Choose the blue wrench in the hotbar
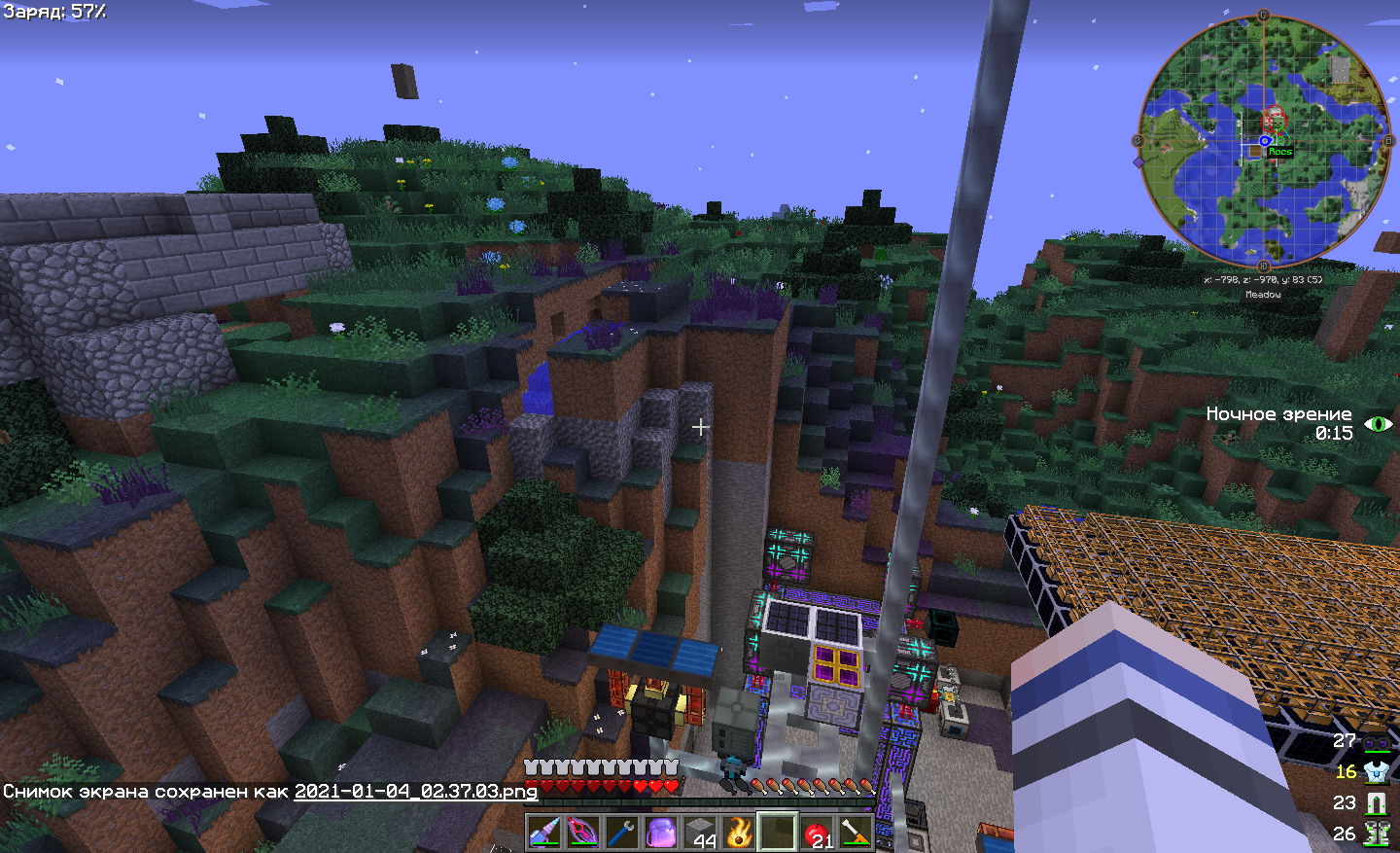 pyautogui.click(x=622, y=833)
